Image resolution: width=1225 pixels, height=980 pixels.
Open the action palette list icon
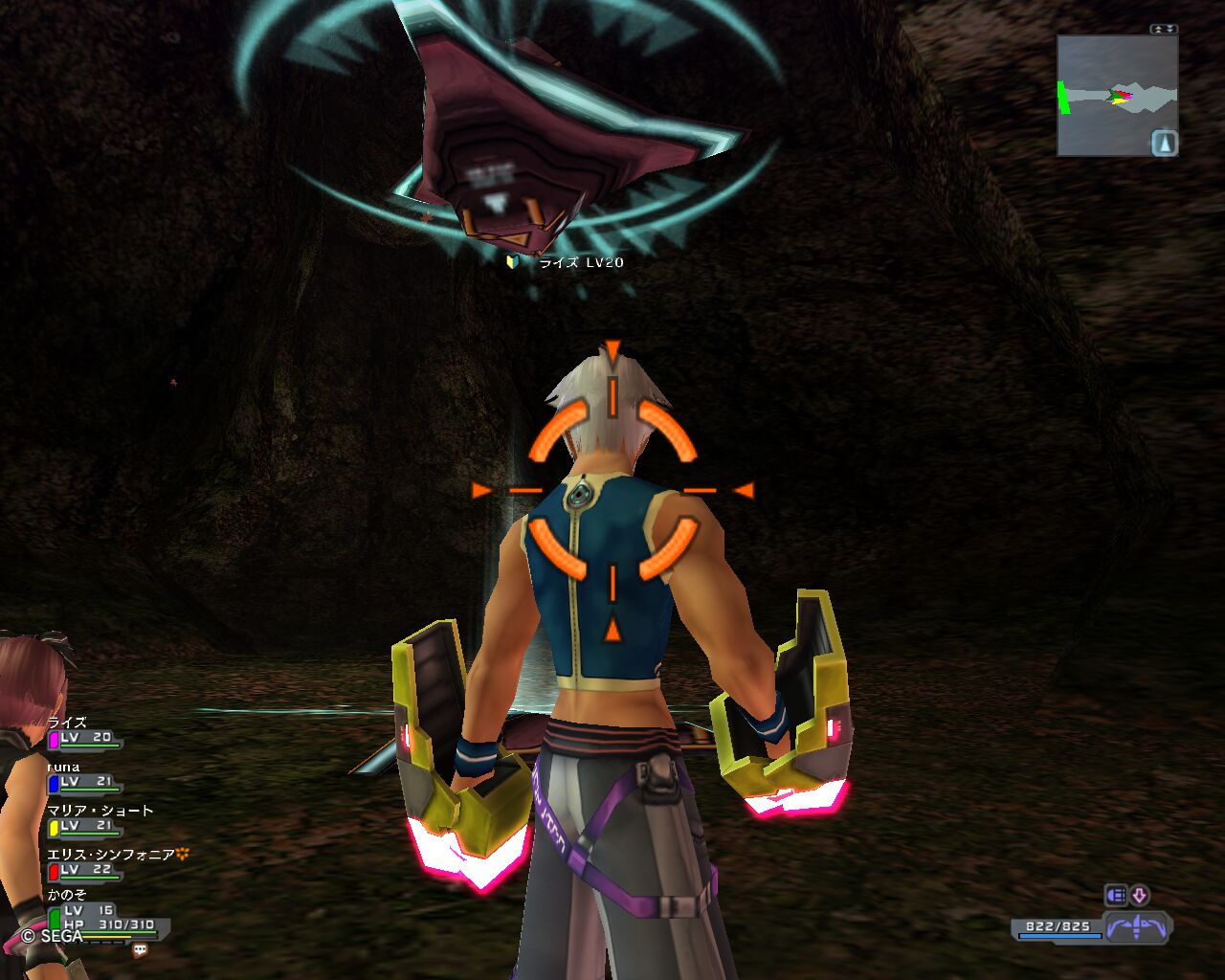click(1115, 895)
